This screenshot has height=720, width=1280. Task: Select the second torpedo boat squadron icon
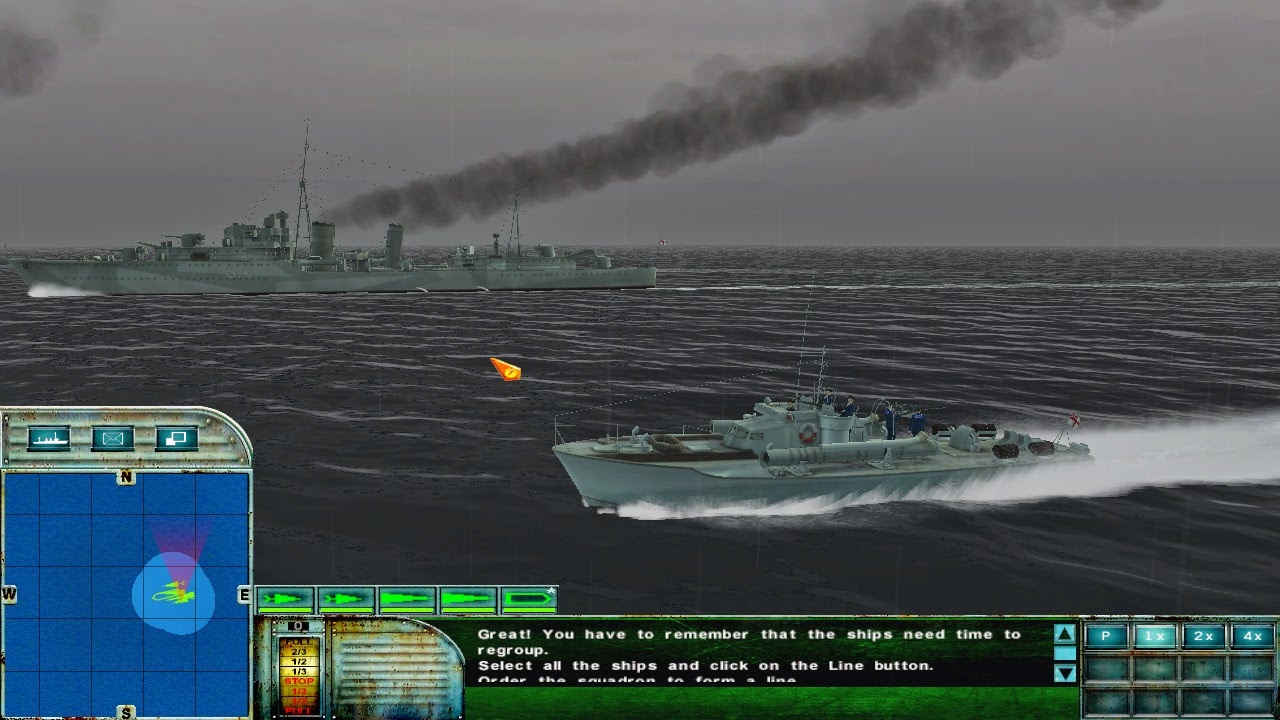pyautogui.click(x=346, y=600)
